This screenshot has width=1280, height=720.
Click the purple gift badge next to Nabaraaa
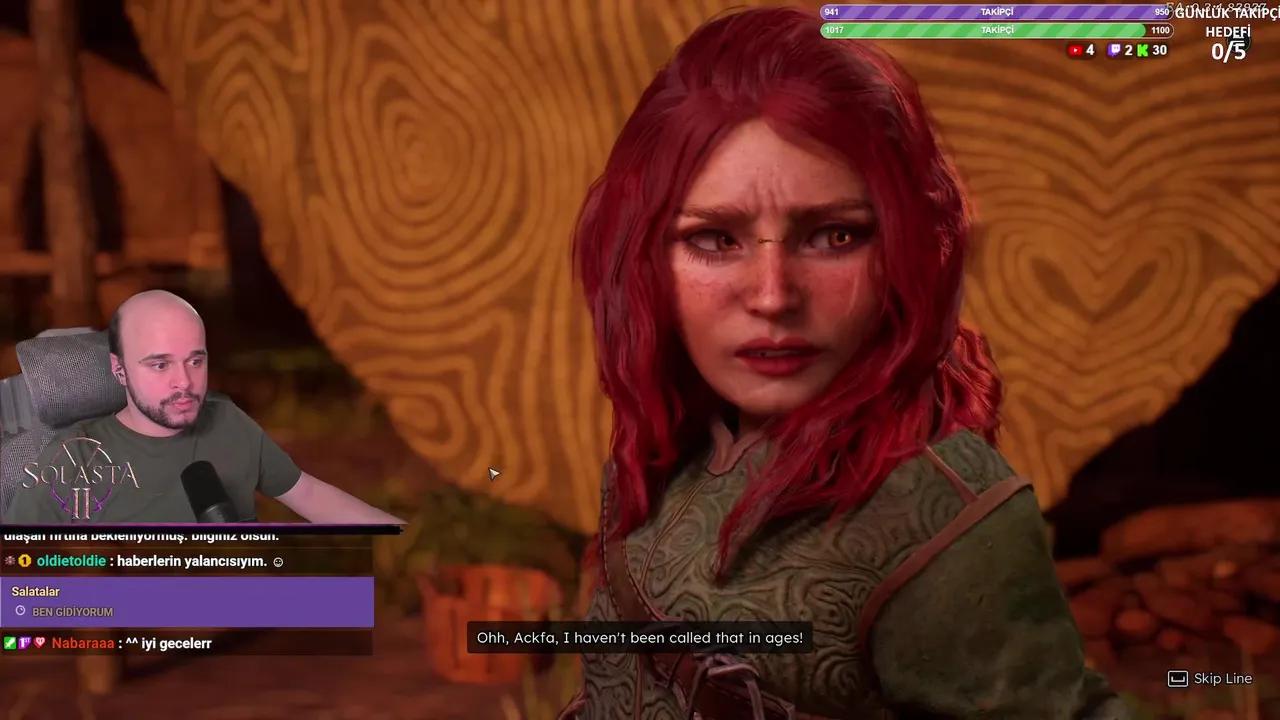pos(24,643)
